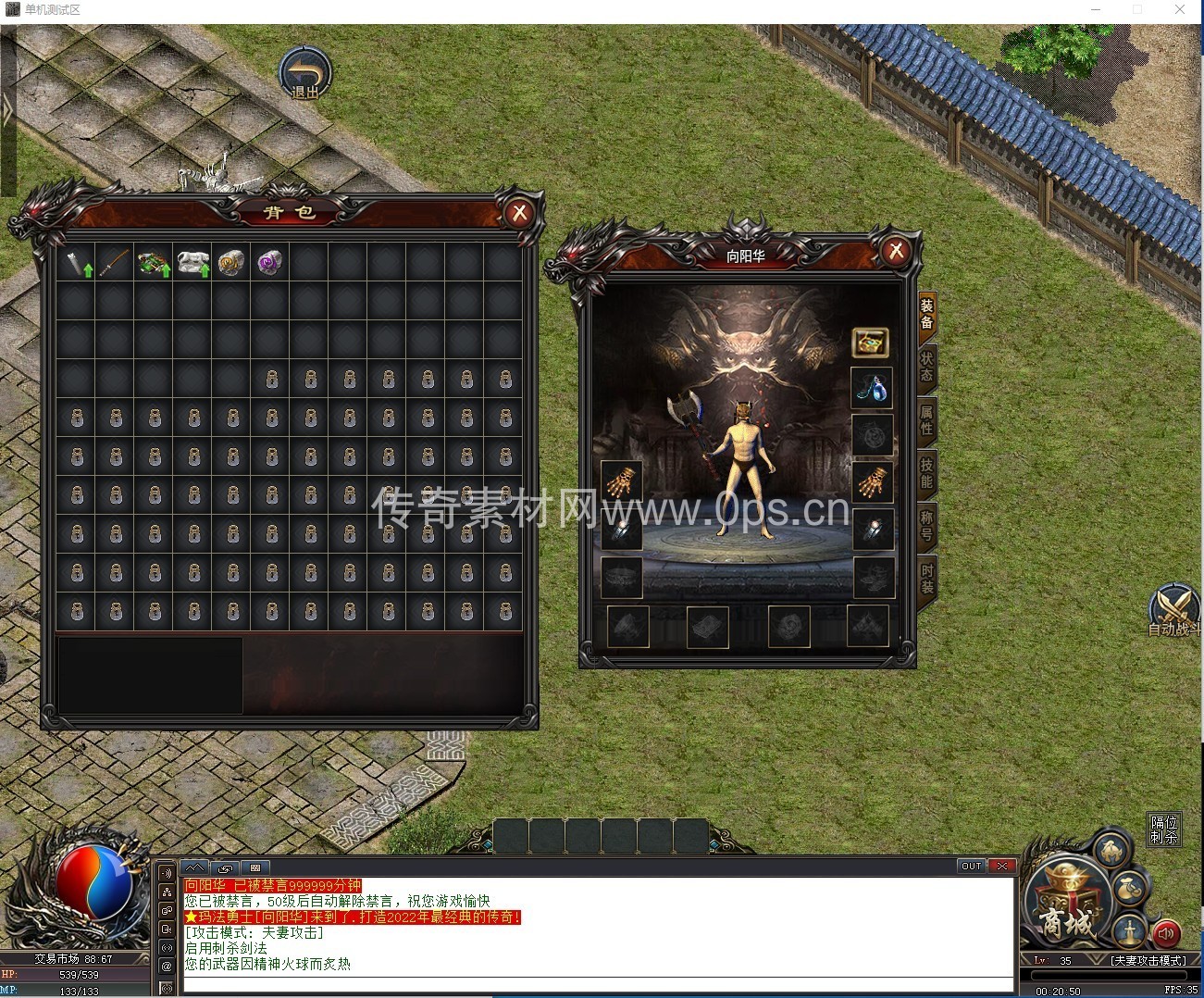Choose the green scroll bundle item
This screenshot has height=998, width=1204.
pyautogui.click(x=154, y=263)
